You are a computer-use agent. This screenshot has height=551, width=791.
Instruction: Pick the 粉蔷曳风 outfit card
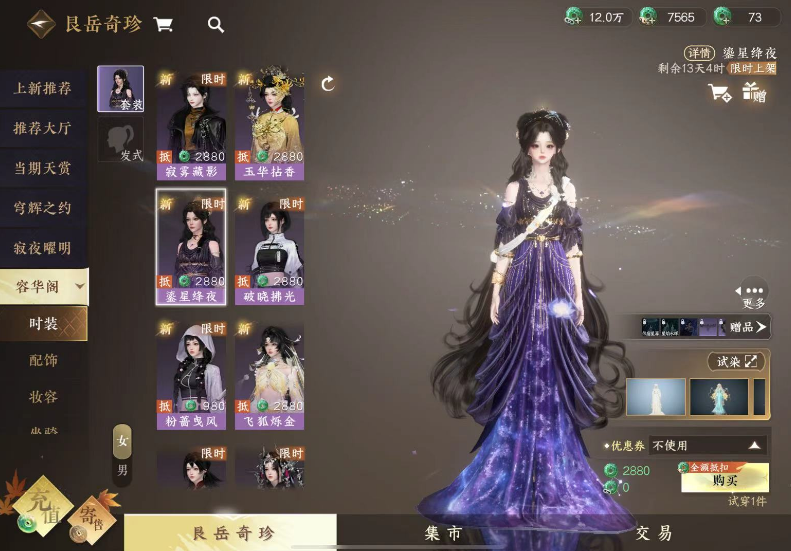pos(191,373)
